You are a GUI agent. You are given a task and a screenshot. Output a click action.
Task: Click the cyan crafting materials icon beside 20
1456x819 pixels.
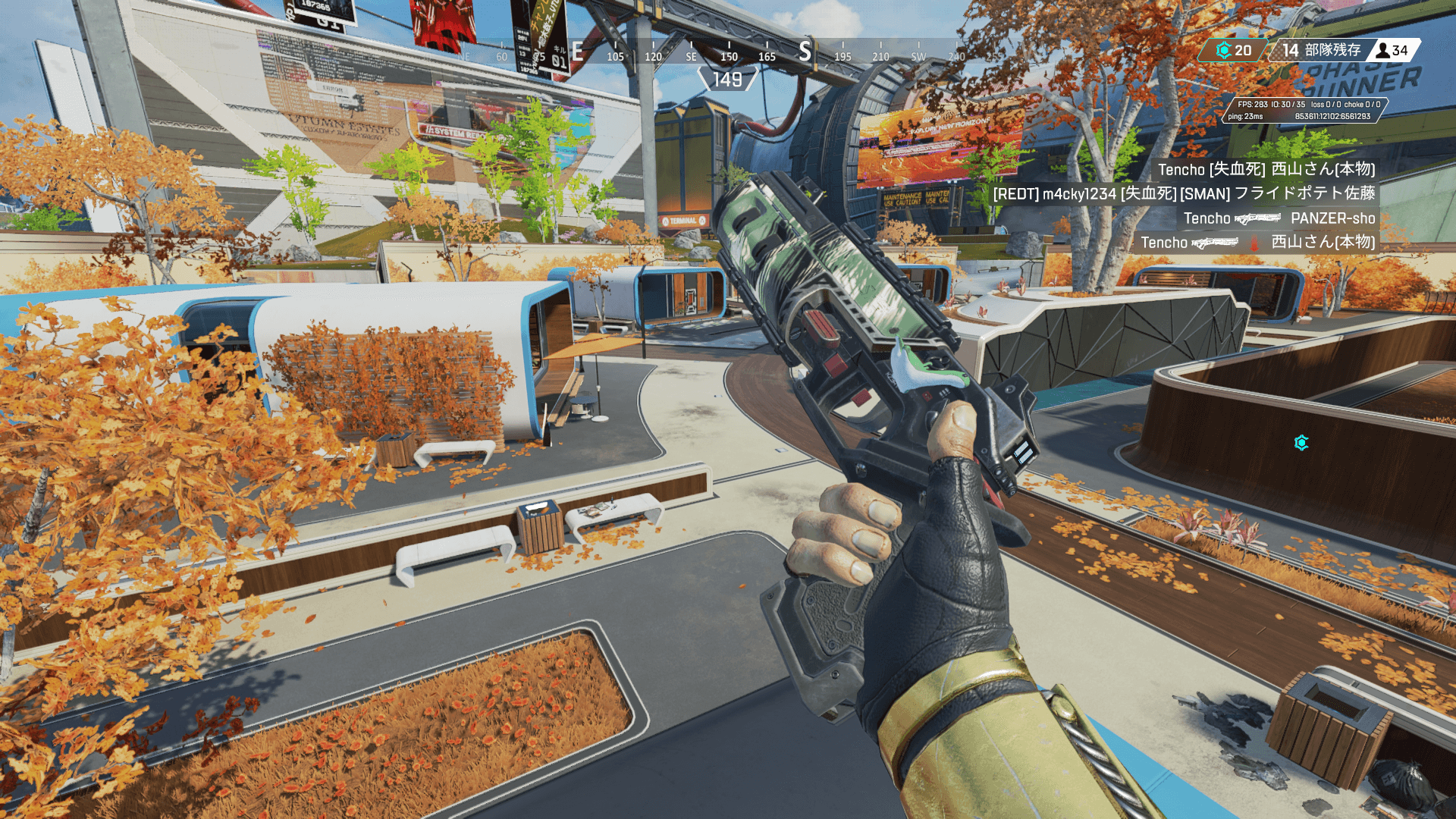pos(1223,51)
